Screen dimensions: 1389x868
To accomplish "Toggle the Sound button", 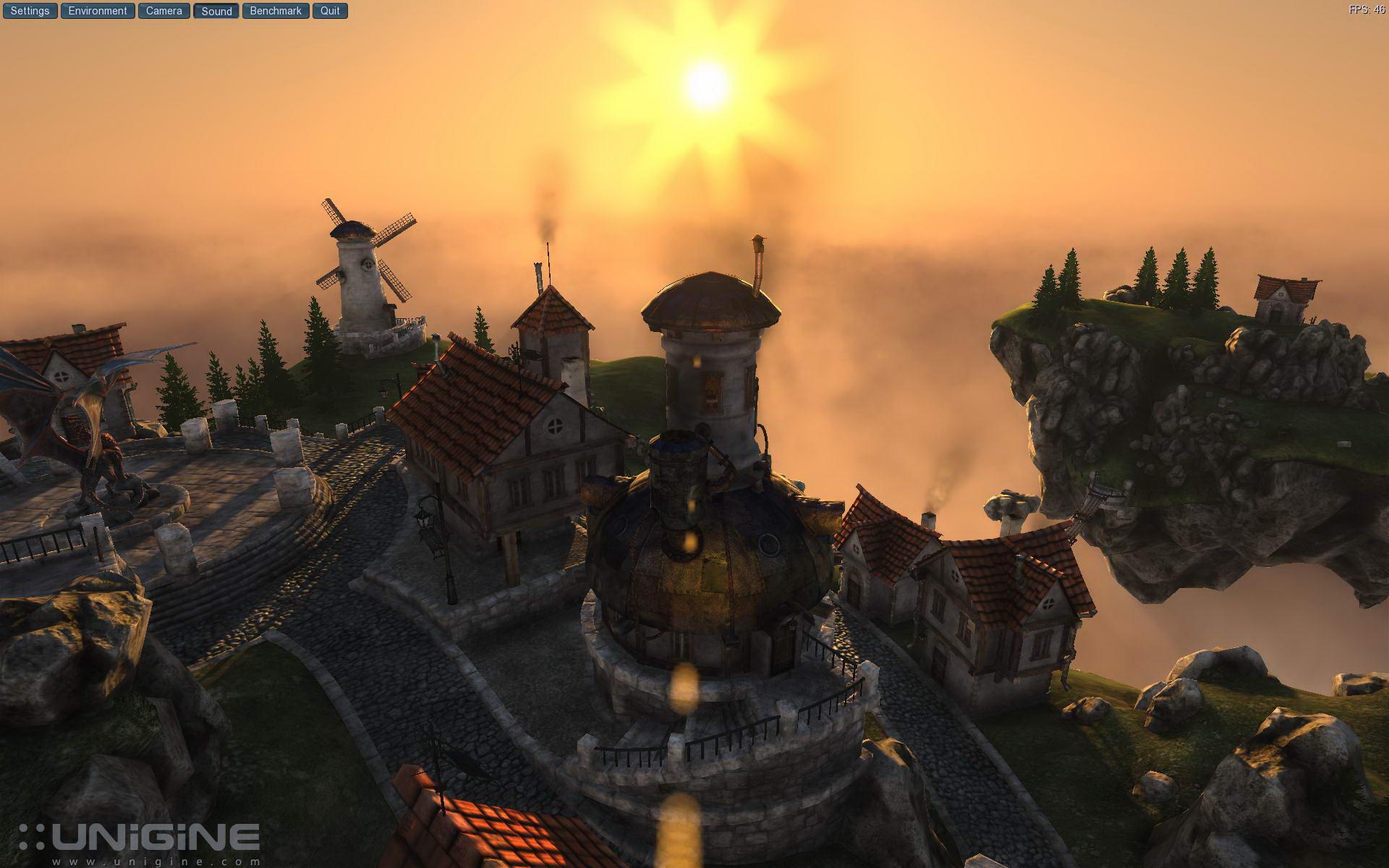I will (x=216, y=11).
